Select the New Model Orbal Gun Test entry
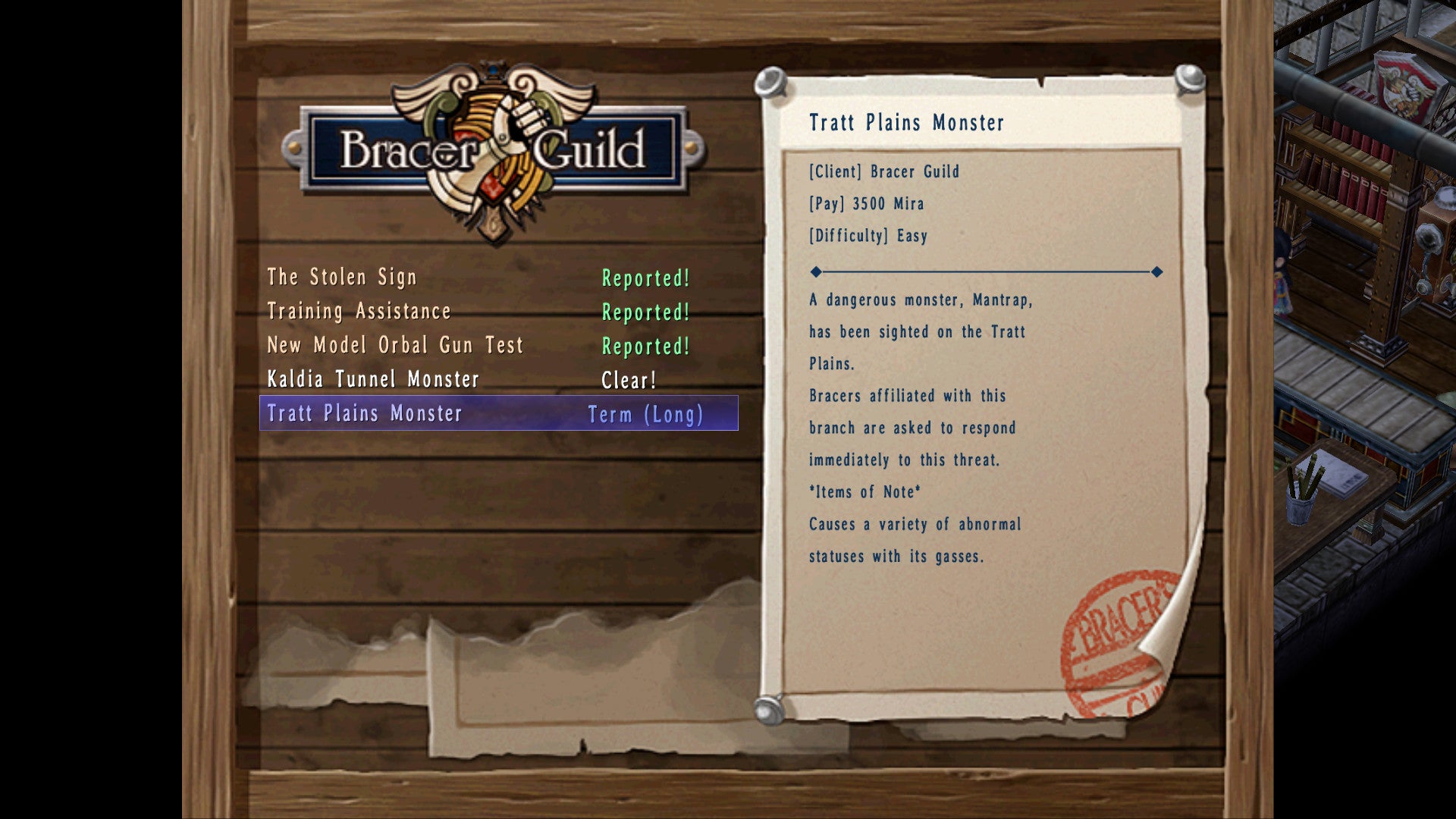Image resolution: width=1456 pixels, height=819 pixels. (x=394, y=345)
